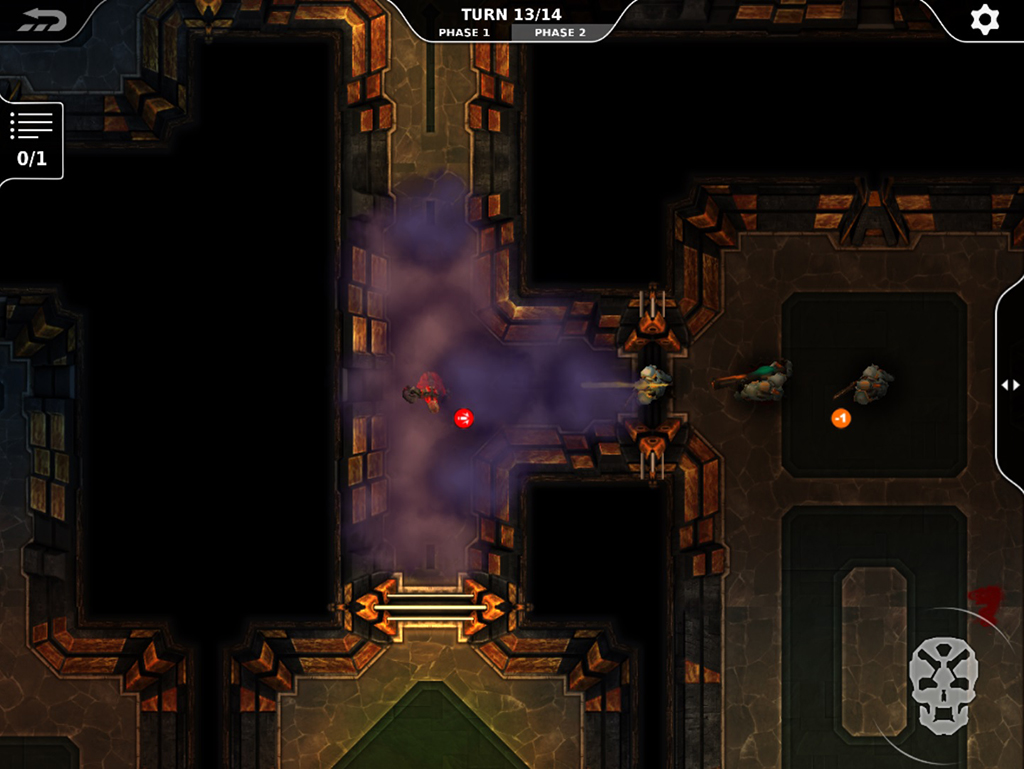Screen dimensions: 1024x769
Task: Switch to the Phase 1 tab
Action: 464,33
